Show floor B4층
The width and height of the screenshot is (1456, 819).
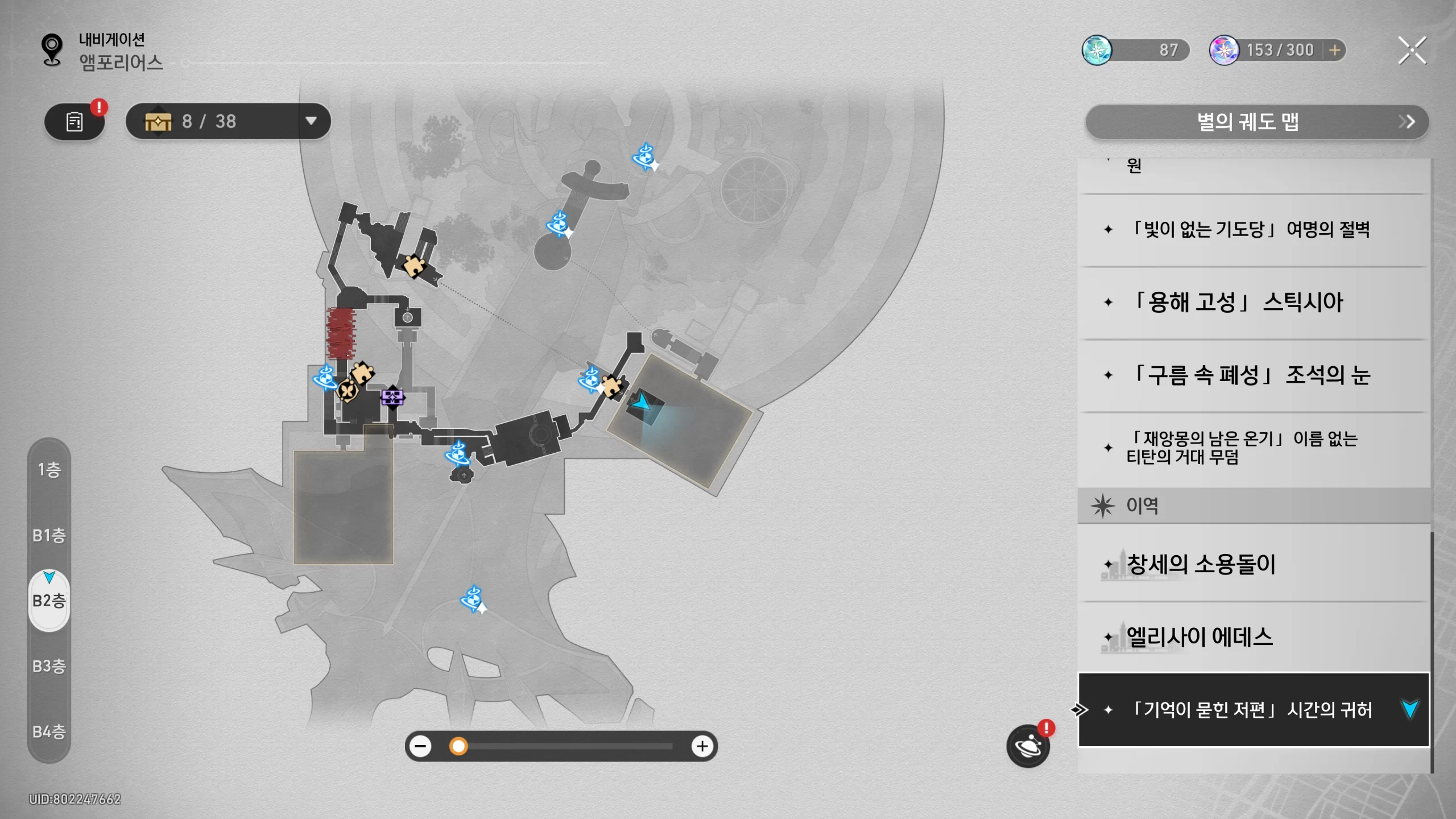coord(49,731)
